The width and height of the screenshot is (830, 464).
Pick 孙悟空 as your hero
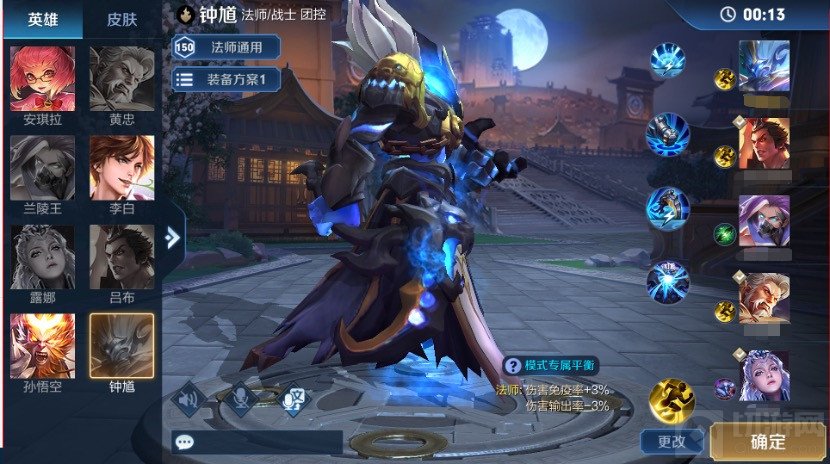42,347
